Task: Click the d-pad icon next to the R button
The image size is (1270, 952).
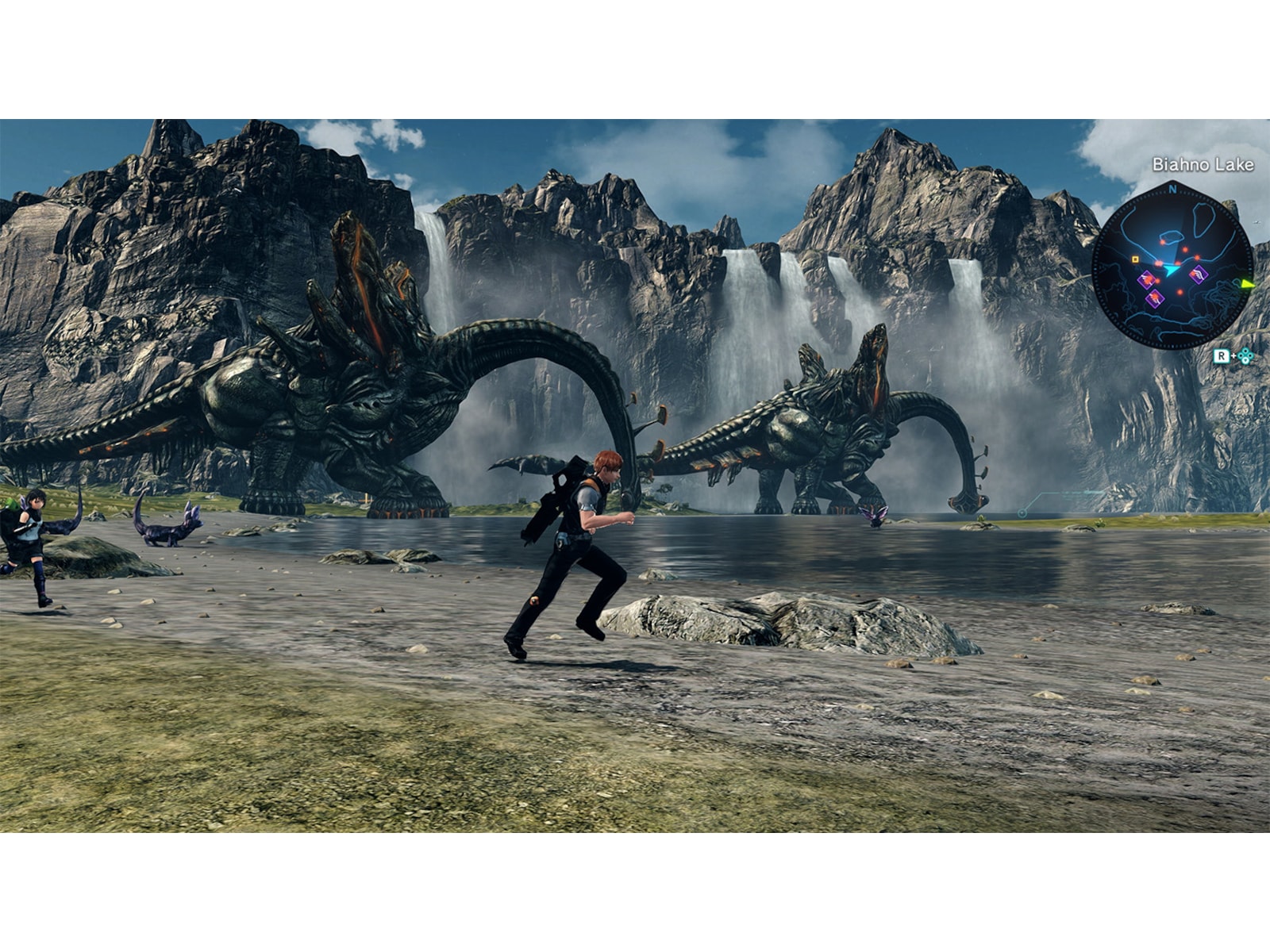Action: [x=1245, y=356]
